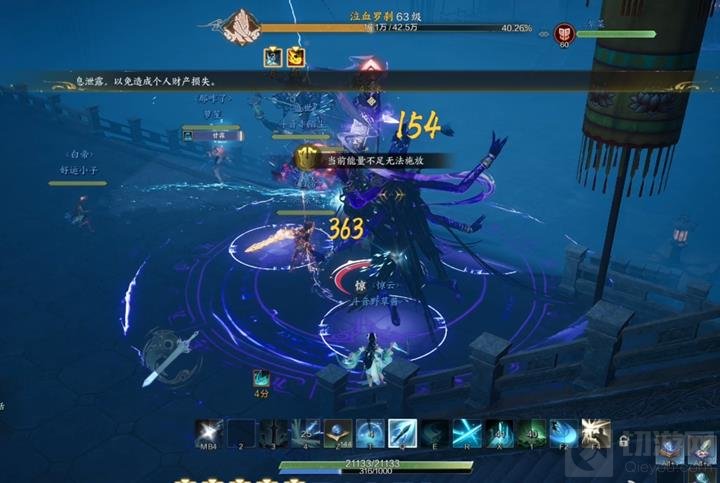Image resolution: width=720 pixels, height=483 pixels.
Task: Select the boss portrait emblem at top
Action: 240,26
